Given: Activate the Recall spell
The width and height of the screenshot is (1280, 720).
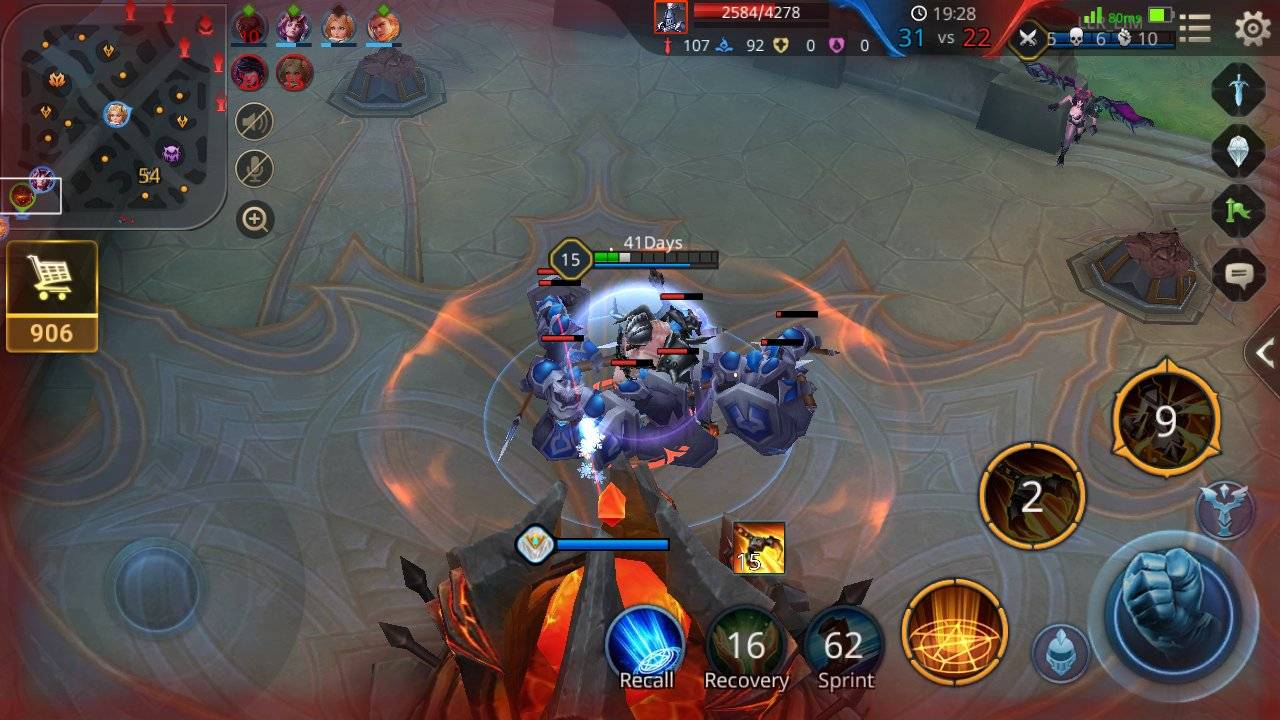Looking at the screenshot, I should [x=646, y=645].
